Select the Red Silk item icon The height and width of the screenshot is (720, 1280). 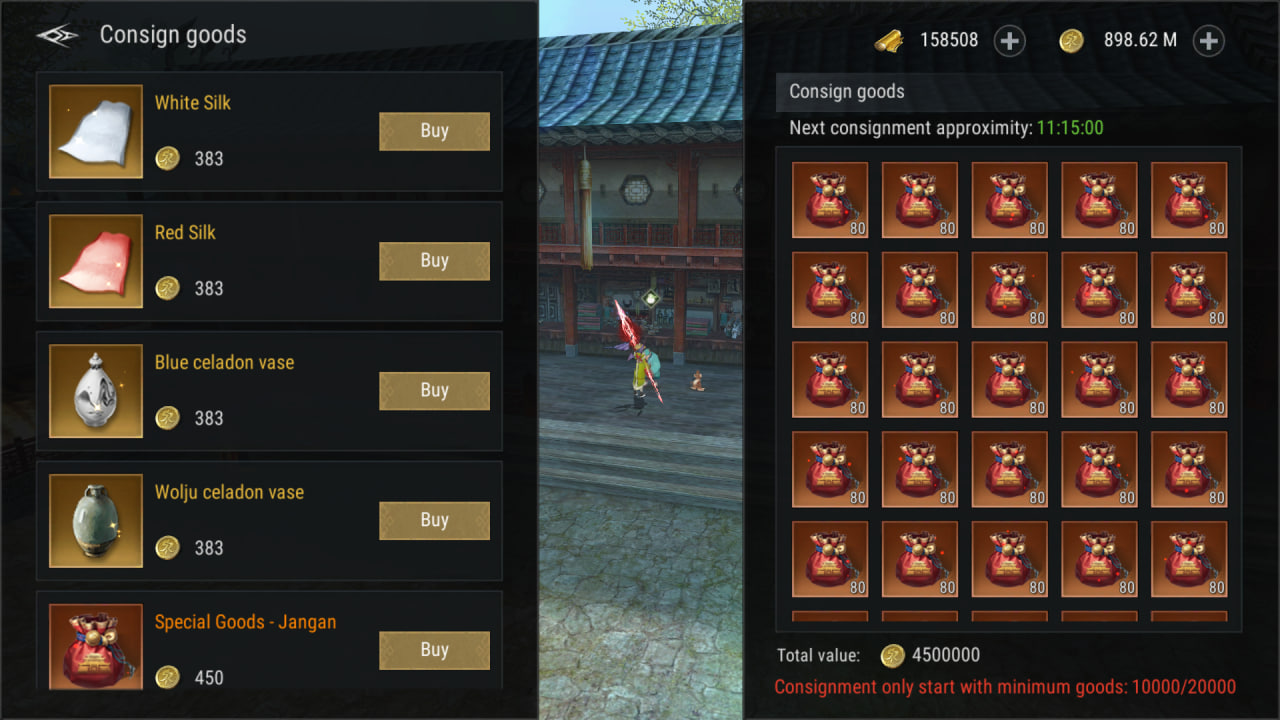pyautogui.click(x=96, y=261)
